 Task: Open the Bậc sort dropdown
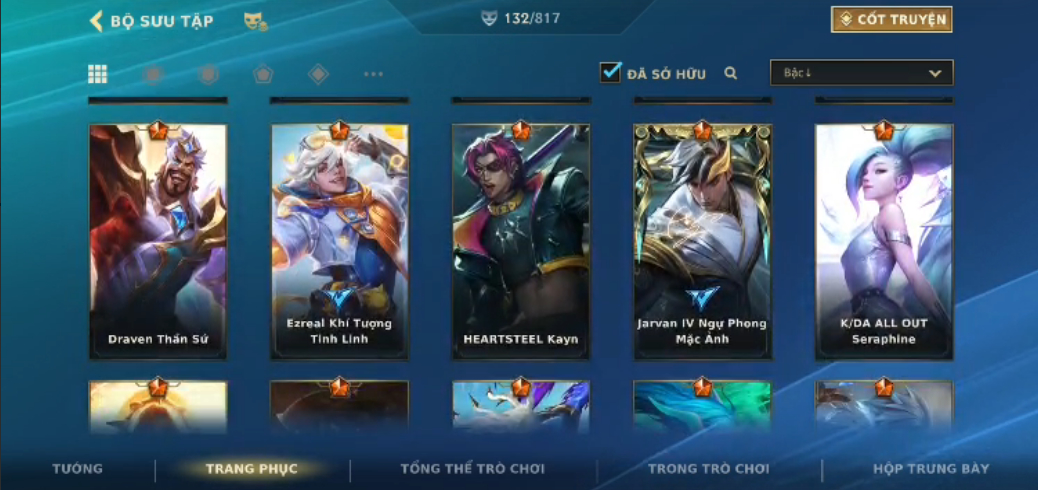(861, 73)
